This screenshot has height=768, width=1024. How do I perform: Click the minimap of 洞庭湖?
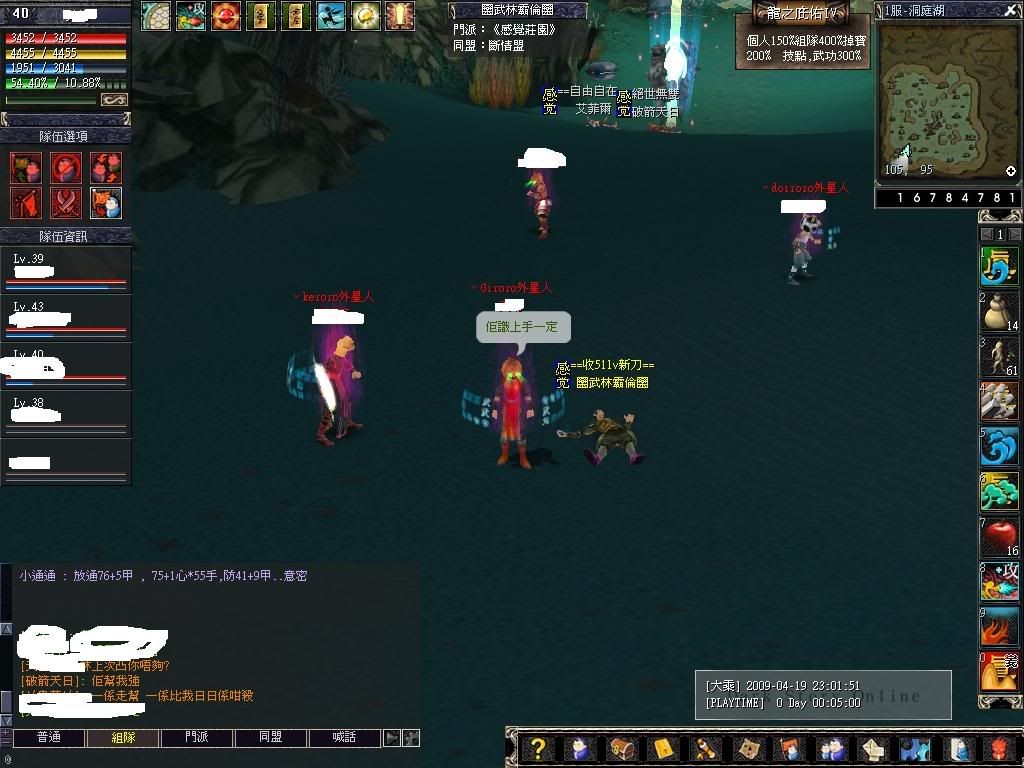click(940, 100)
